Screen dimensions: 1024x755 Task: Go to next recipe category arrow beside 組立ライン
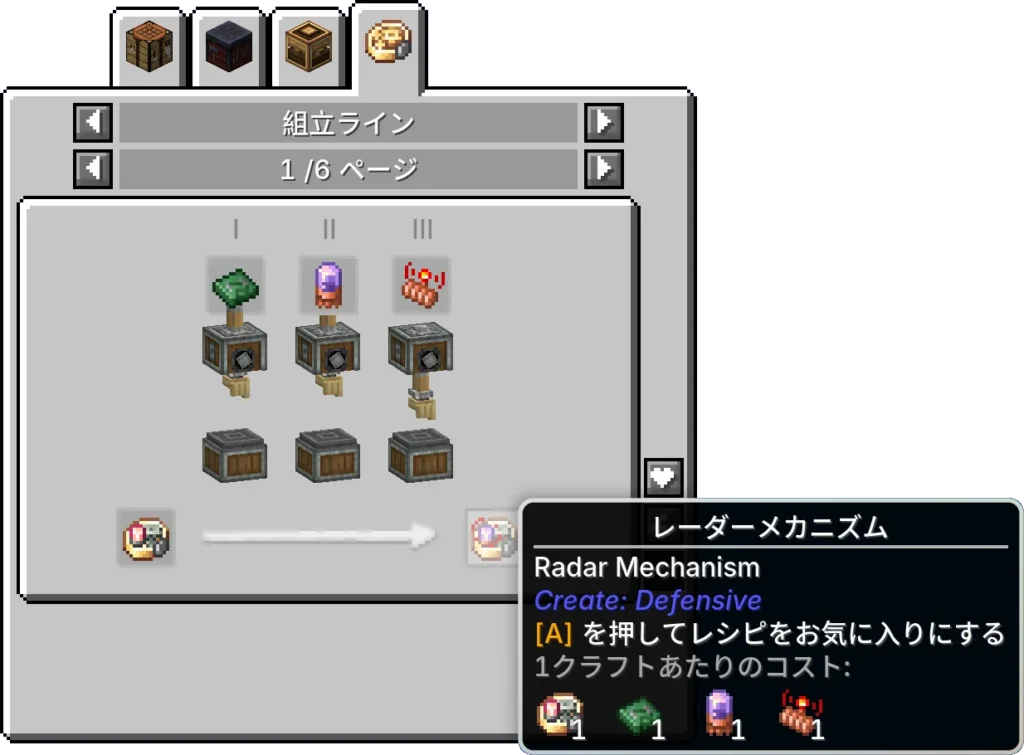point(604,123)
